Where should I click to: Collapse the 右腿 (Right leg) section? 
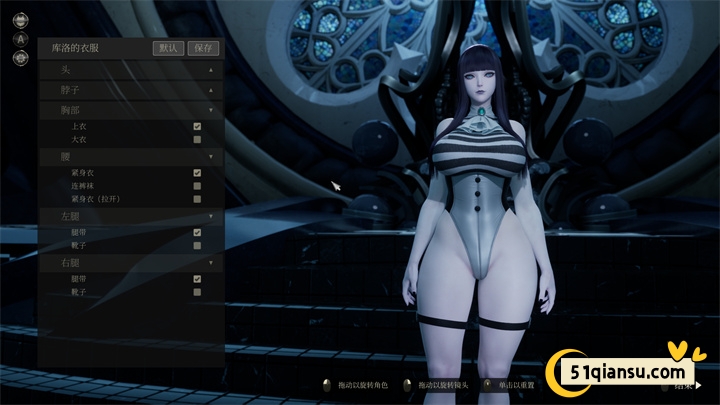[211, 263]
